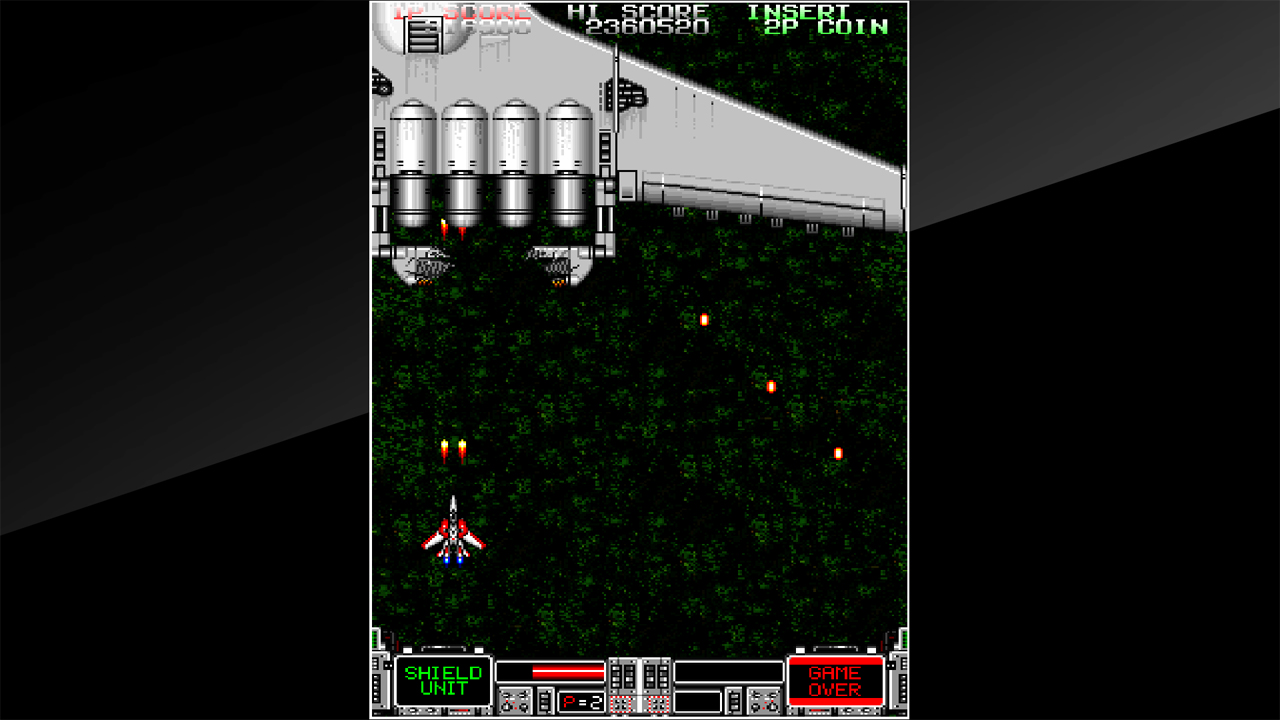The height and width of the screenshot is (720, 1280).
Task: Click the red shield meter bar
Action: tap(568, 670)
